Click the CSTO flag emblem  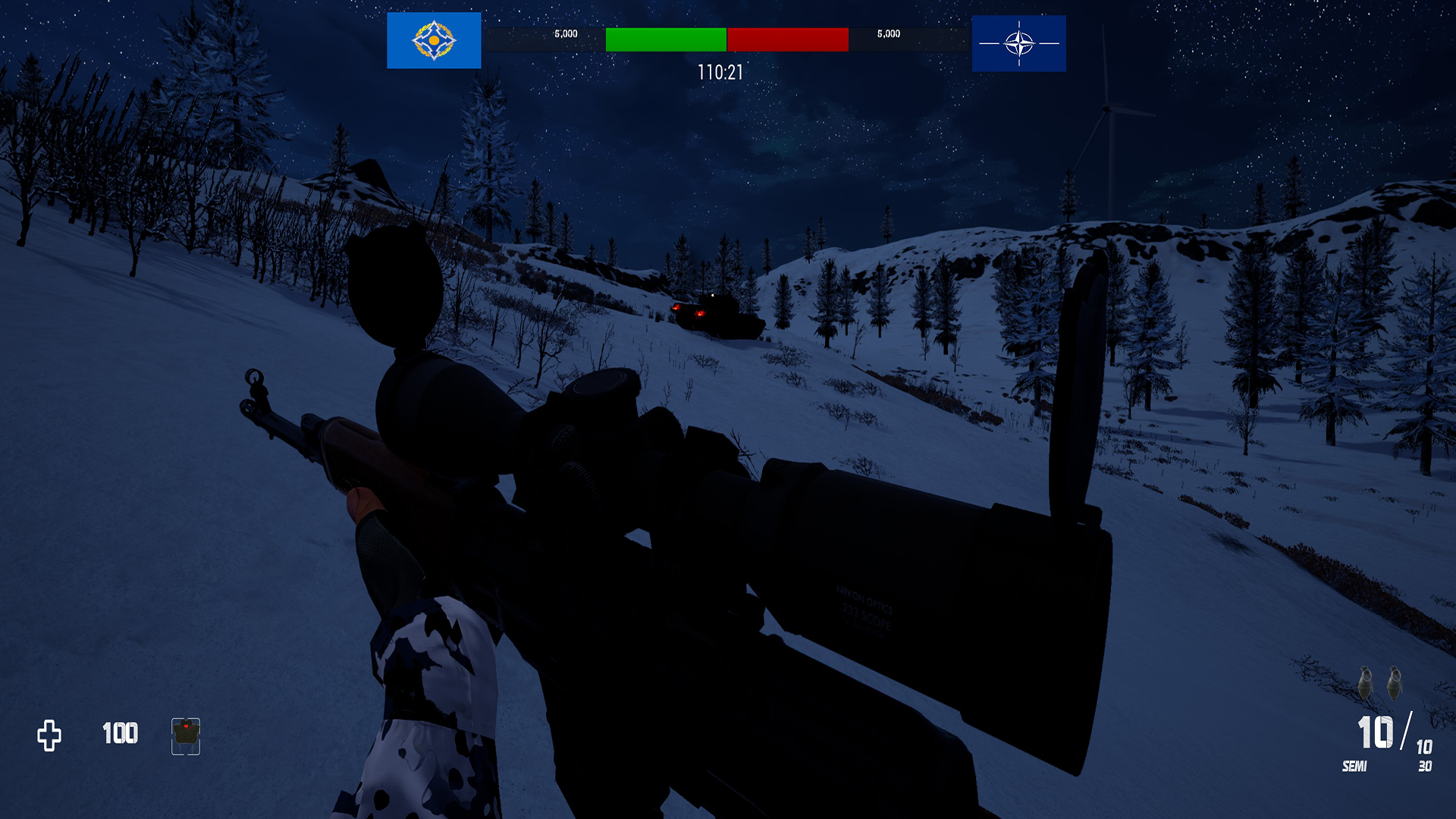[x=433, y=42]
